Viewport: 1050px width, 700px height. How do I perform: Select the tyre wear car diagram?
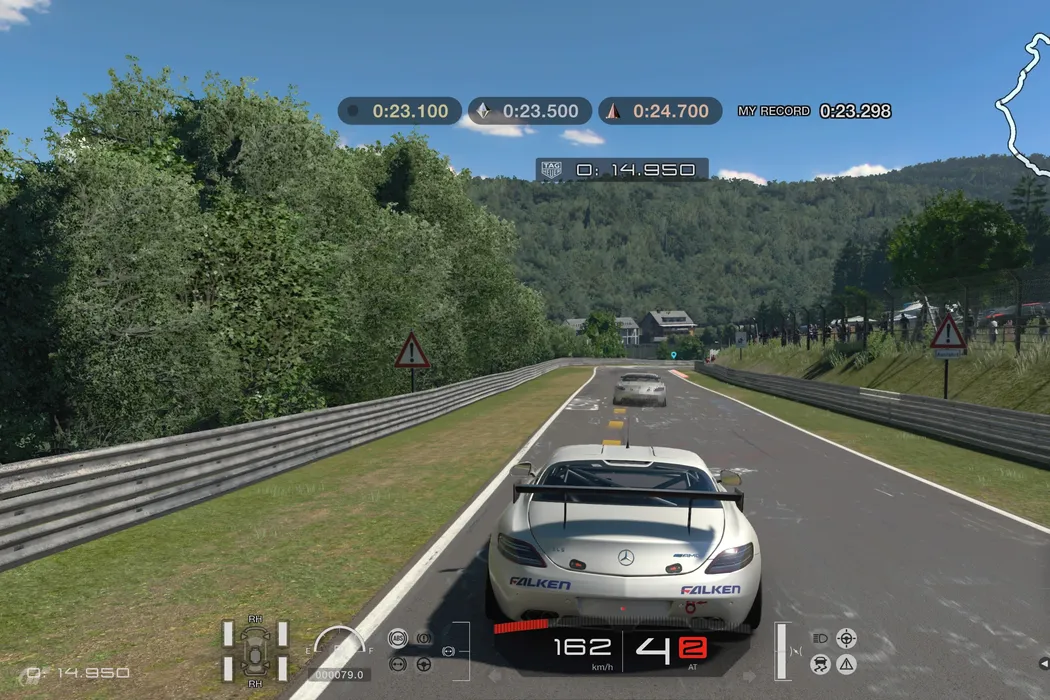(x=255, y=651)
